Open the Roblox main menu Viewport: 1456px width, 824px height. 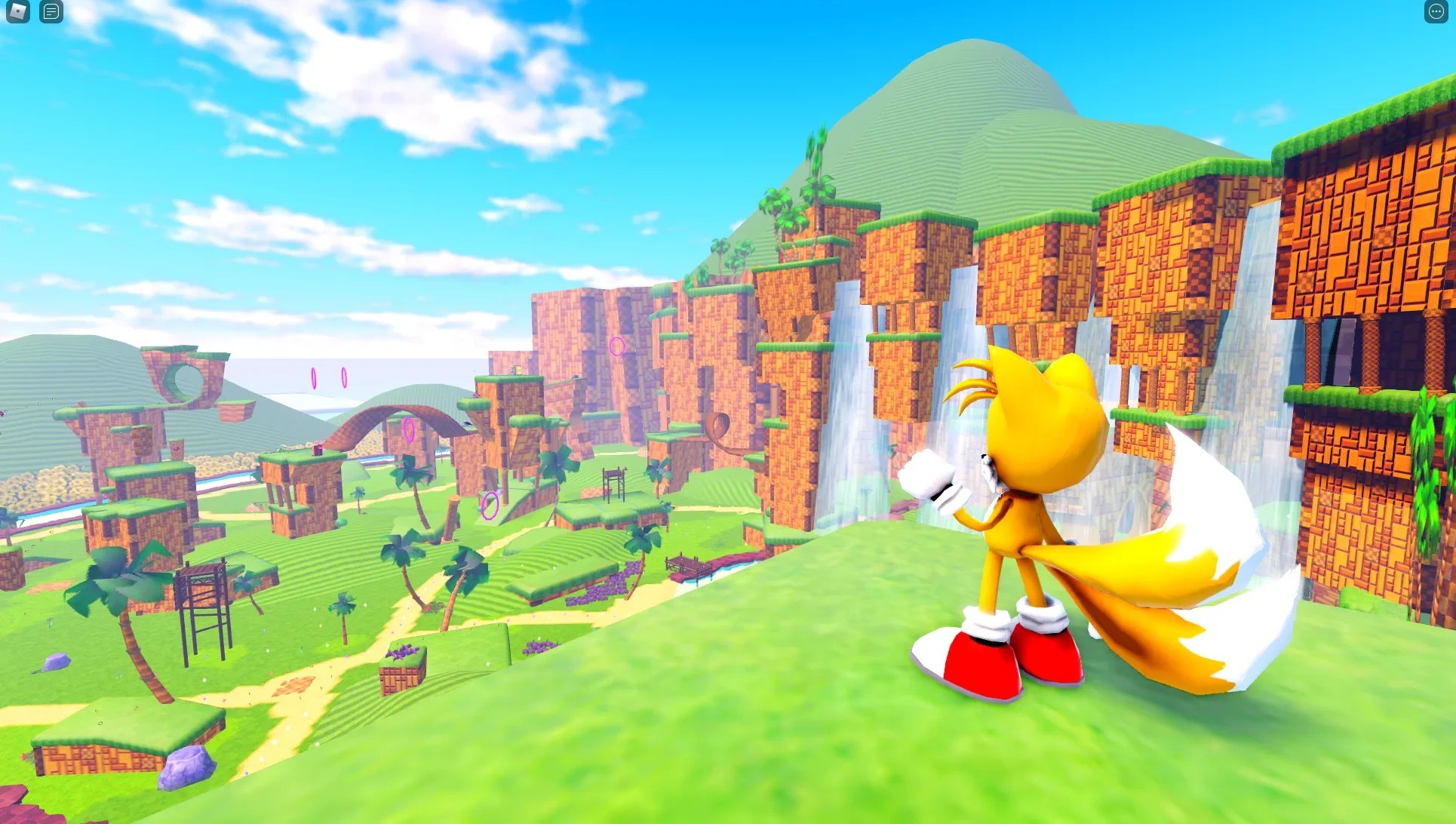(x=17, y=12)
